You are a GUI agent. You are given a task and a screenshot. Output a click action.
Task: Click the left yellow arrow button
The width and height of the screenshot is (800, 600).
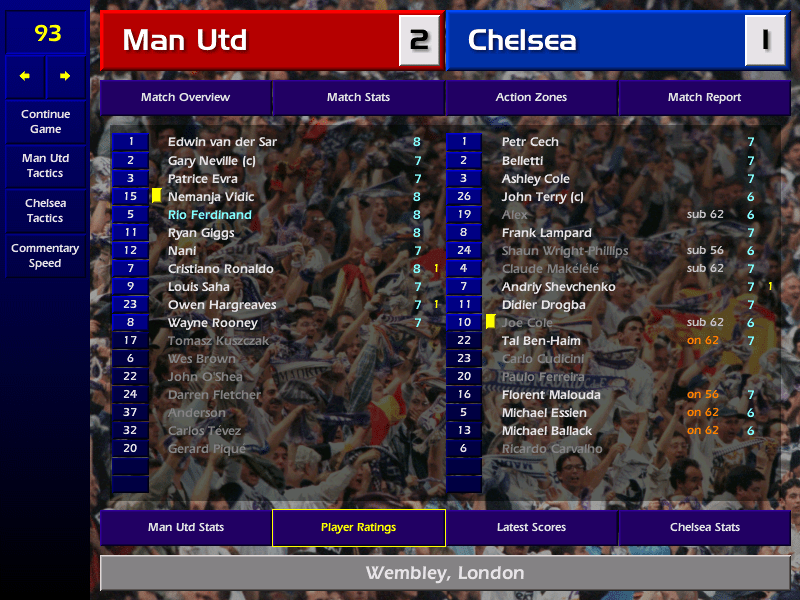(25, 76)
